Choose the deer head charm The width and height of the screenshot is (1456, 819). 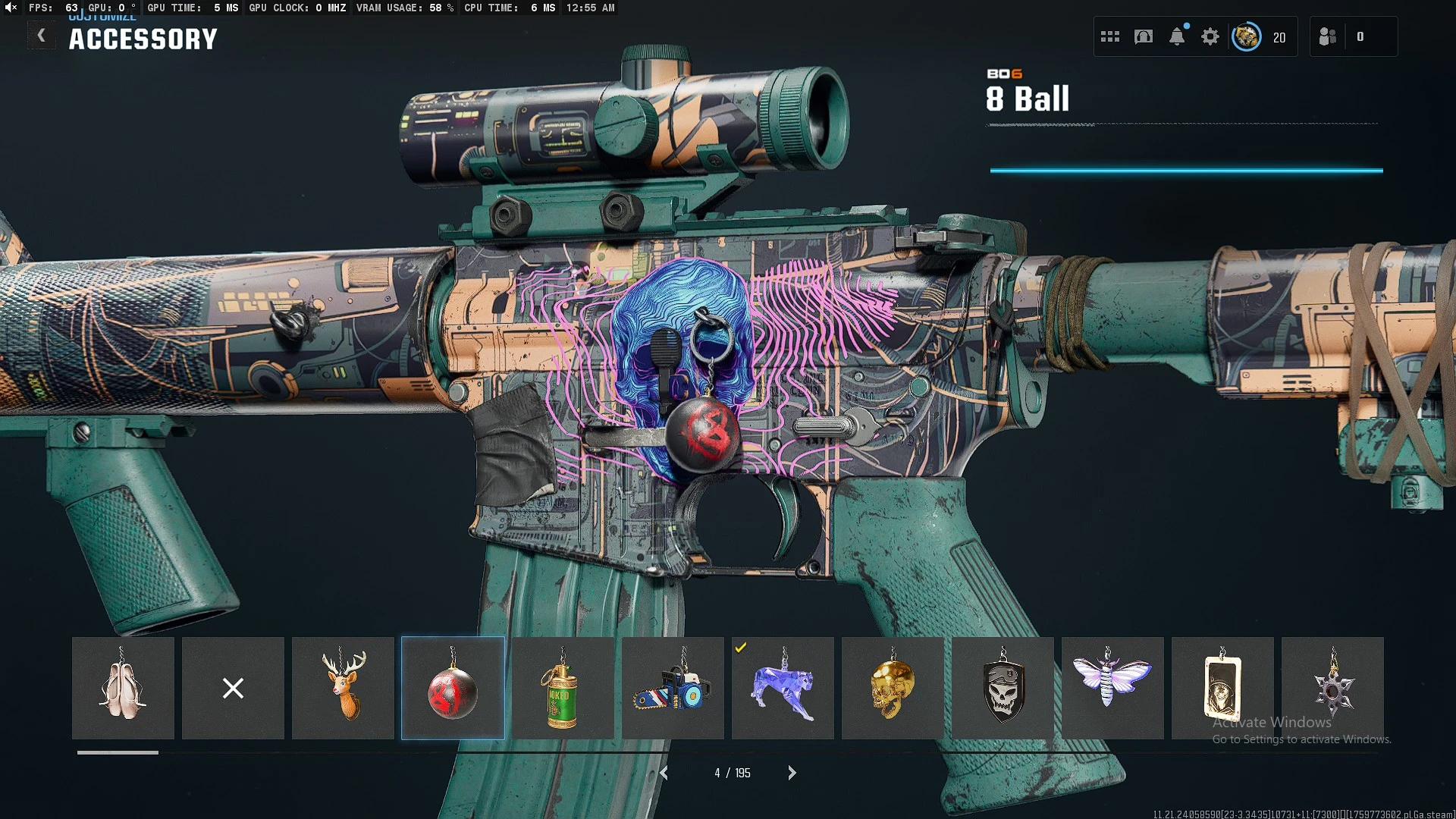[x=343, y=688]
